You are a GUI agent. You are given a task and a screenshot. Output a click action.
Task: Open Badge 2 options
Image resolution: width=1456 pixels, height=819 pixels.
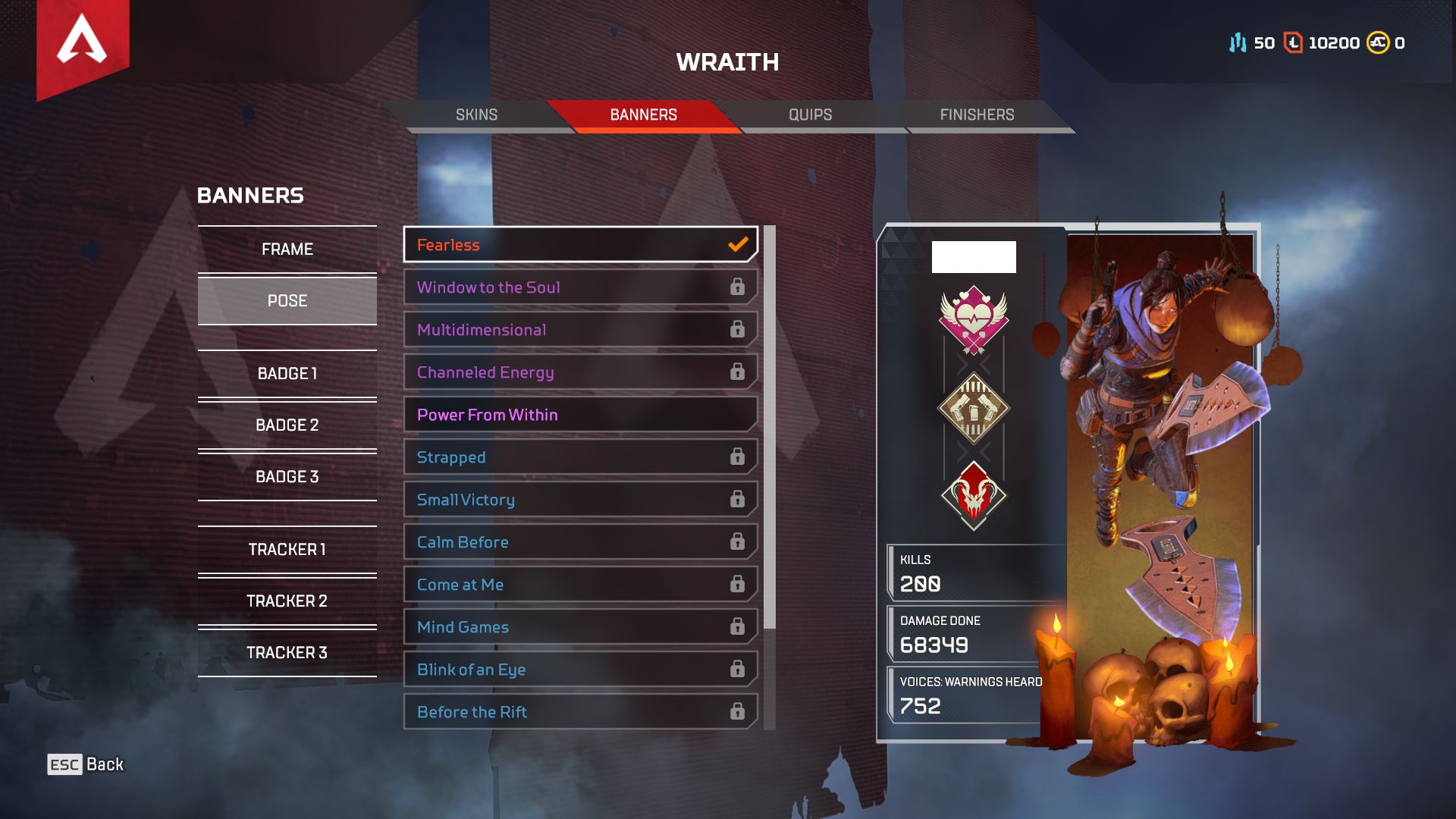pyautogui.click(x=287, y=425)
